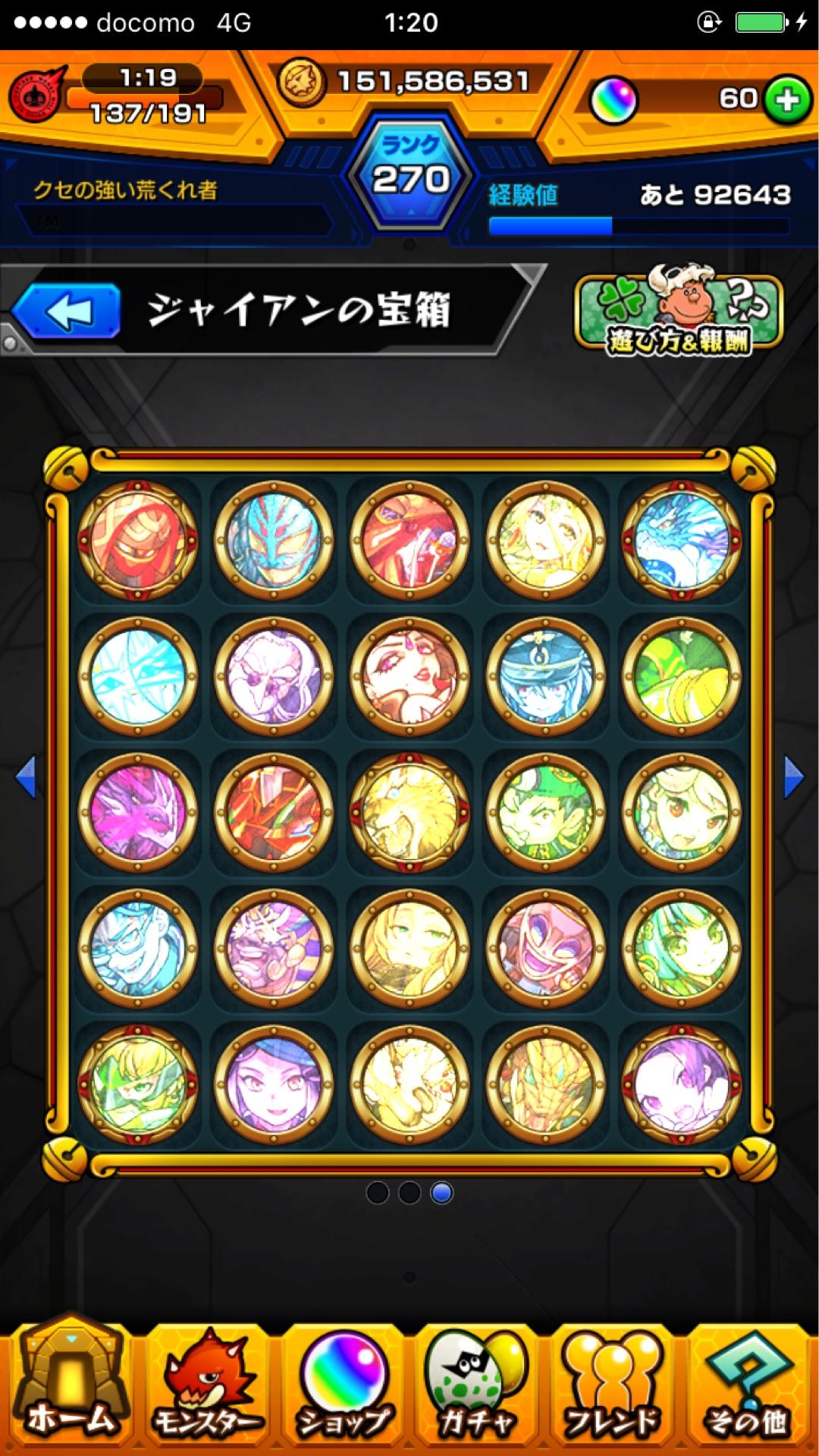Open the ガチャ gacha menu
The width and height of the screenshot is (819, 1456).
tap(476, 1392)
